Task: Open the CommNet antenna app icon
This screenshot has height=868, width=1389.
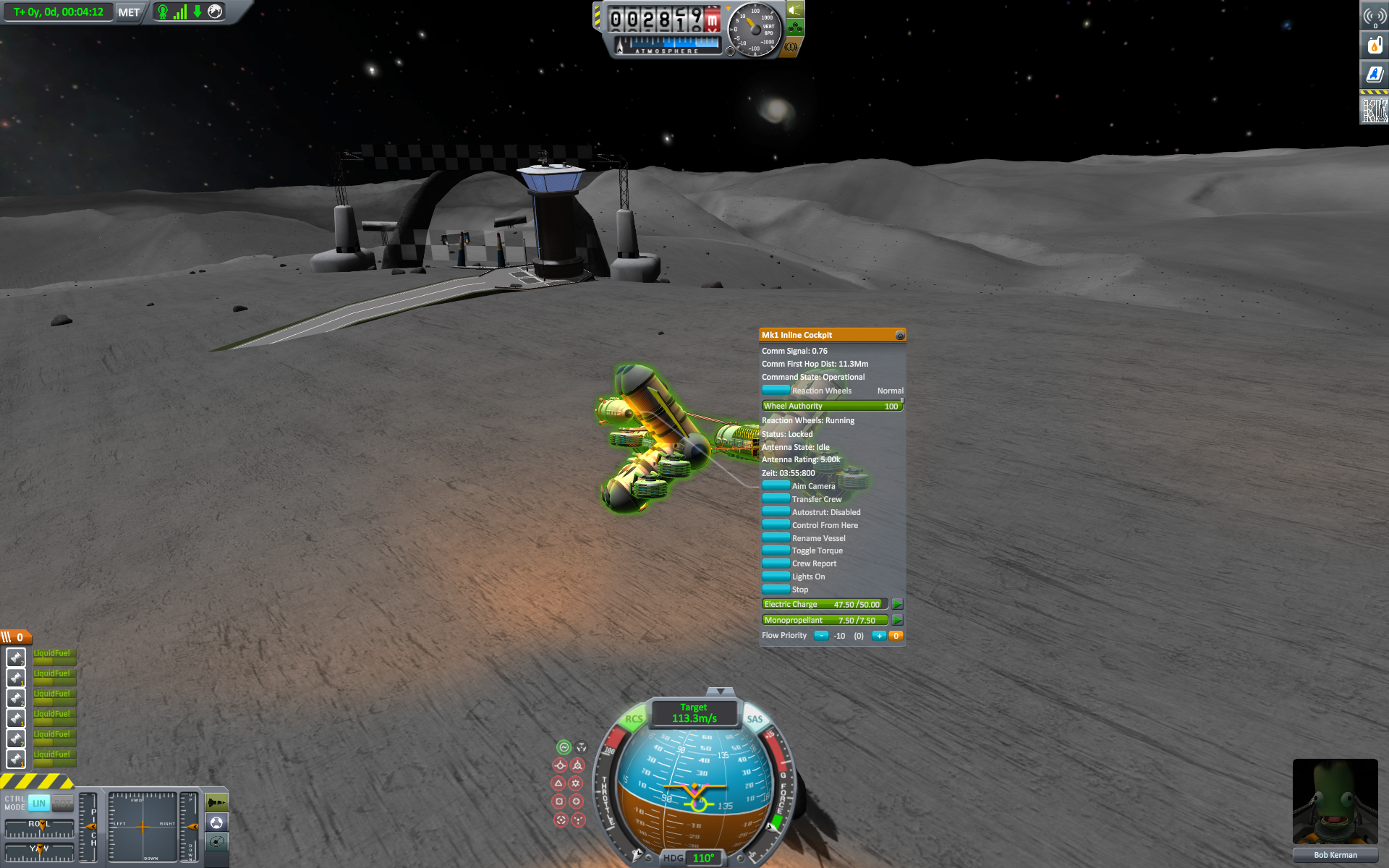Action: pos(1374,16)
